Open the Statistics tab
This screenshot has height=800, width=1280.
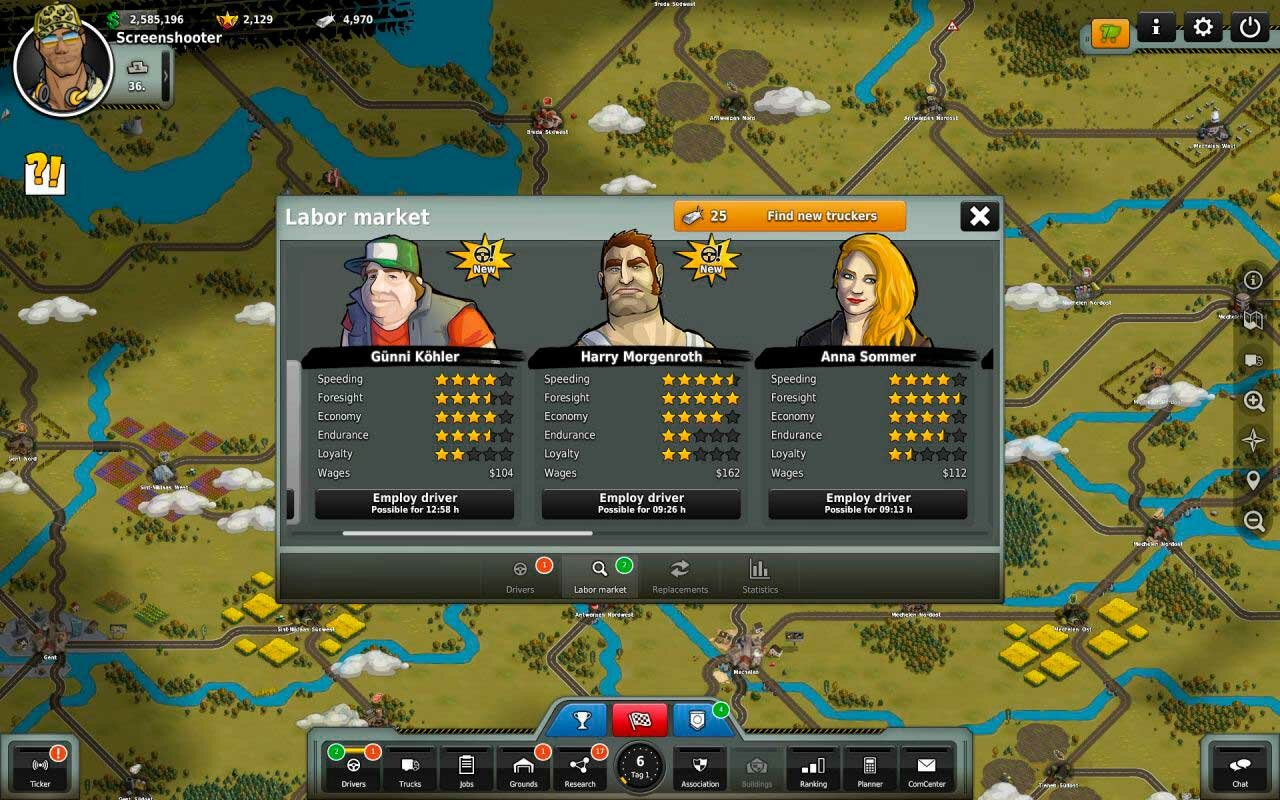(760, 576)
